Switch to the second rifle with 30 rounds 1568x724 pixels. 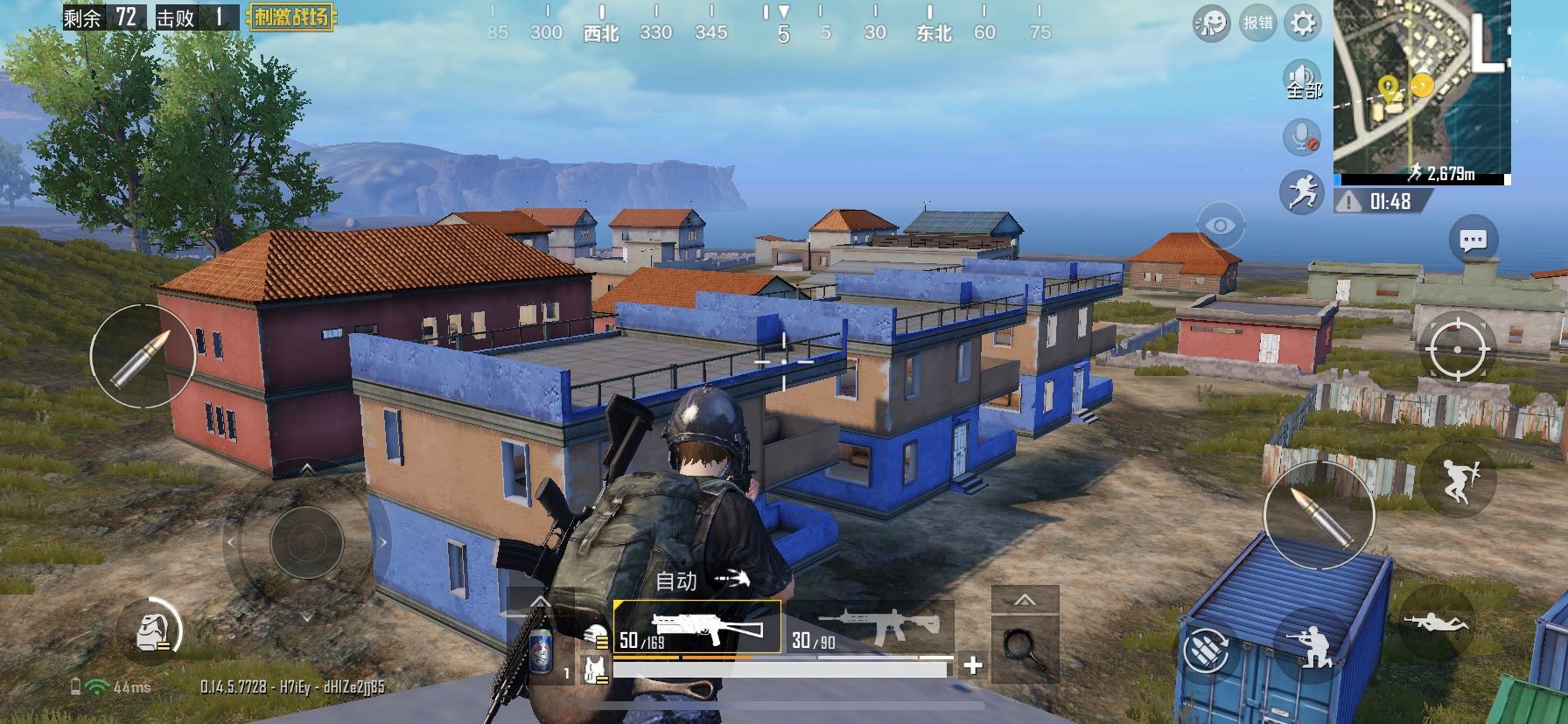coord(869,628)
